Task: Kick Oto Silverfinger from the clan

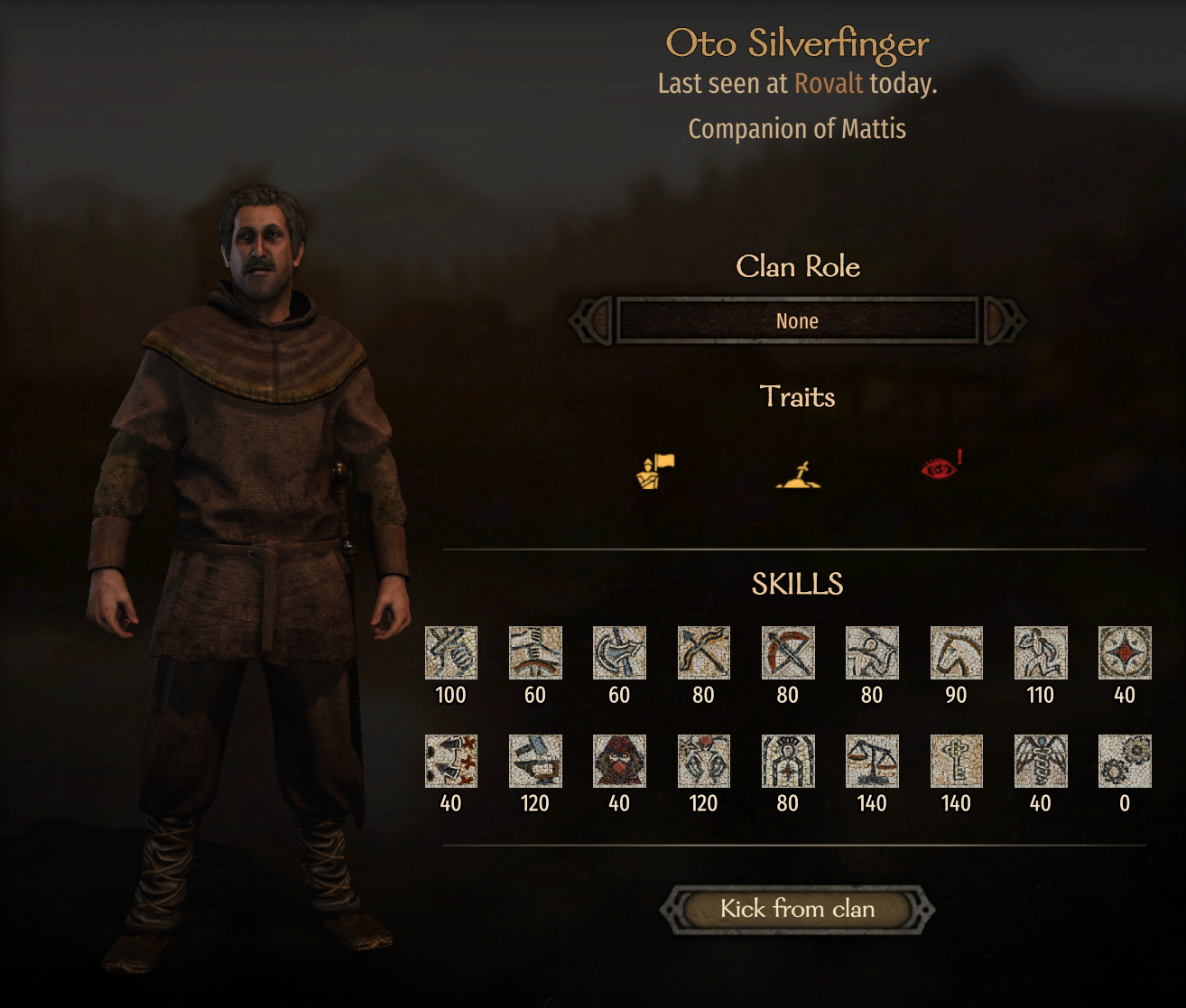Action: tap(797, 909)
